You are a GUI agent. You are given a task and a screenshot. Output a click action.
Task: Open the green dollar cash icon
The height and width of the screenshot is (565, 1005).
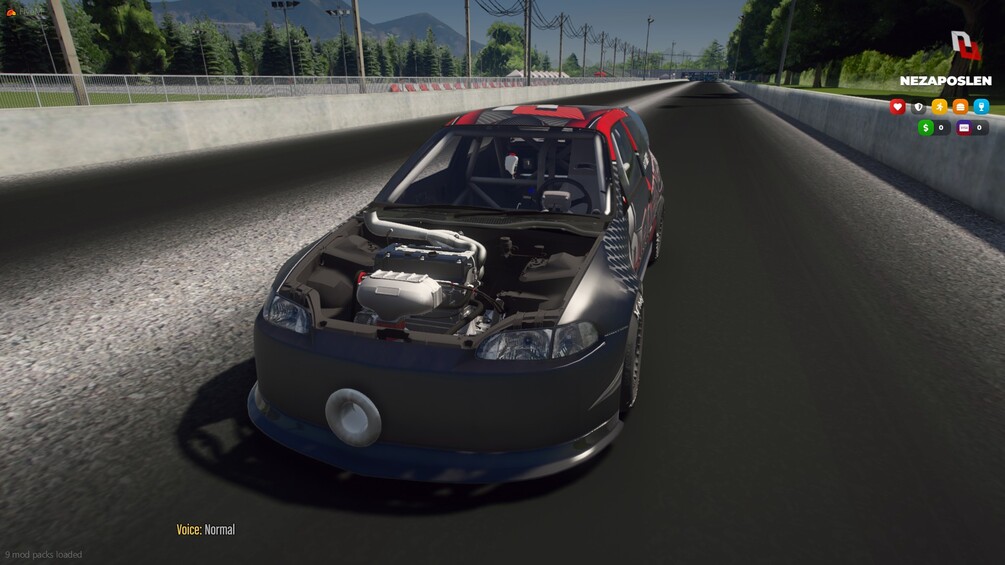click(926, 128)
